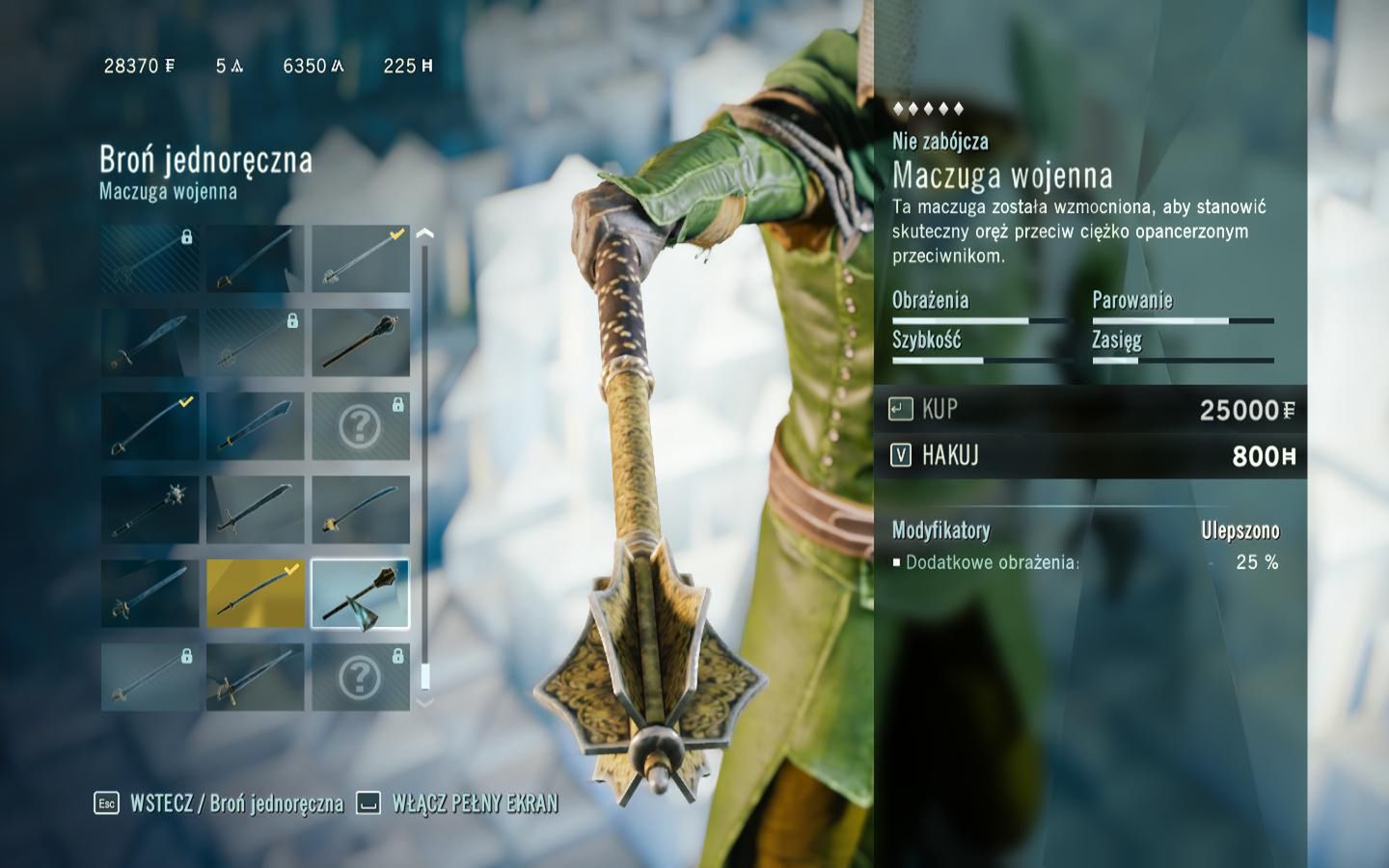Choose the round-headed mace weapon slot
The width and height of the screenshot is (1389, 868).
tap(360, 342)
